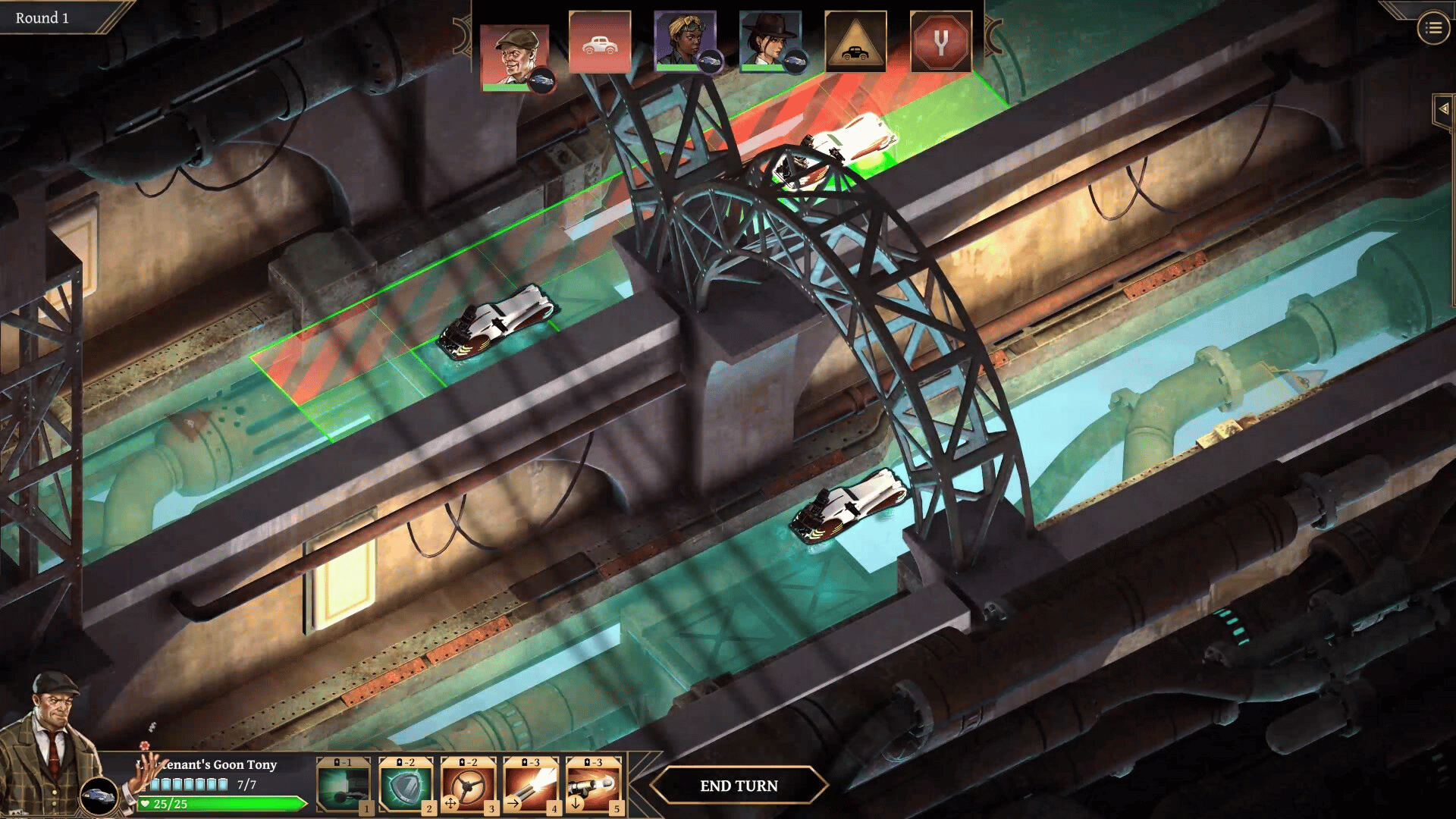Click the red octagon fork sign tile
Screen dimensions: 1456x819
(x=940, y=42)
